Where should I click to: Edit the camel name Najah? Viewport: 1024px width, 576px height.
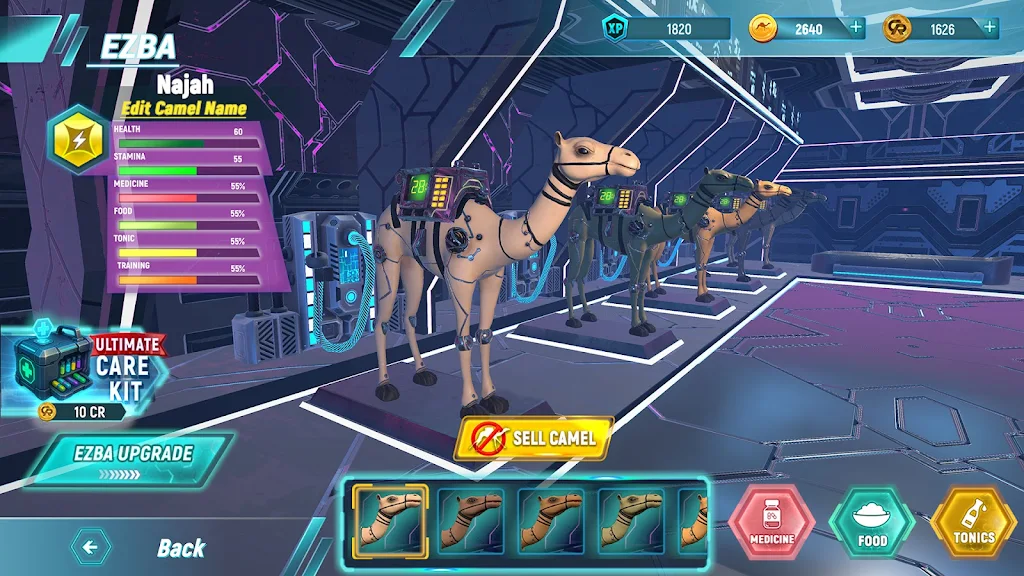[184, 108]
